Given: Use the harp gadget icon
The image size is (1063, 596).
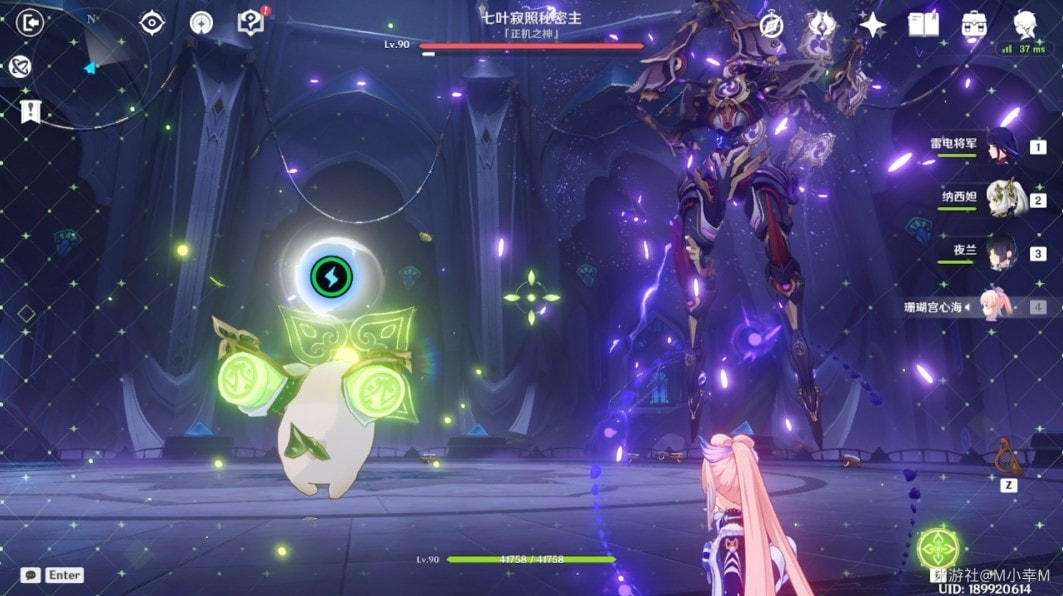Looking at the screenshot, I should 1008,458.
